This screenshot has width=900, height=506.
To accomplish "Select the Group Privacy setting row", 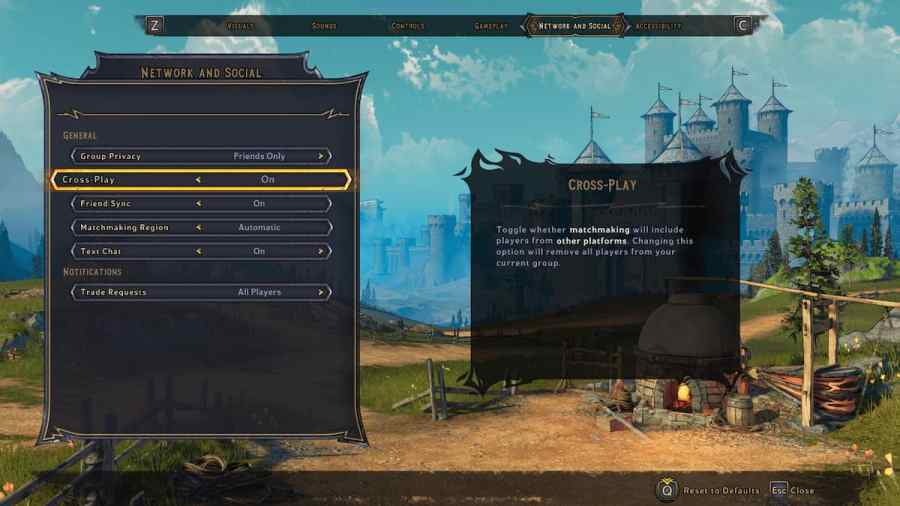I will point(200,156).
